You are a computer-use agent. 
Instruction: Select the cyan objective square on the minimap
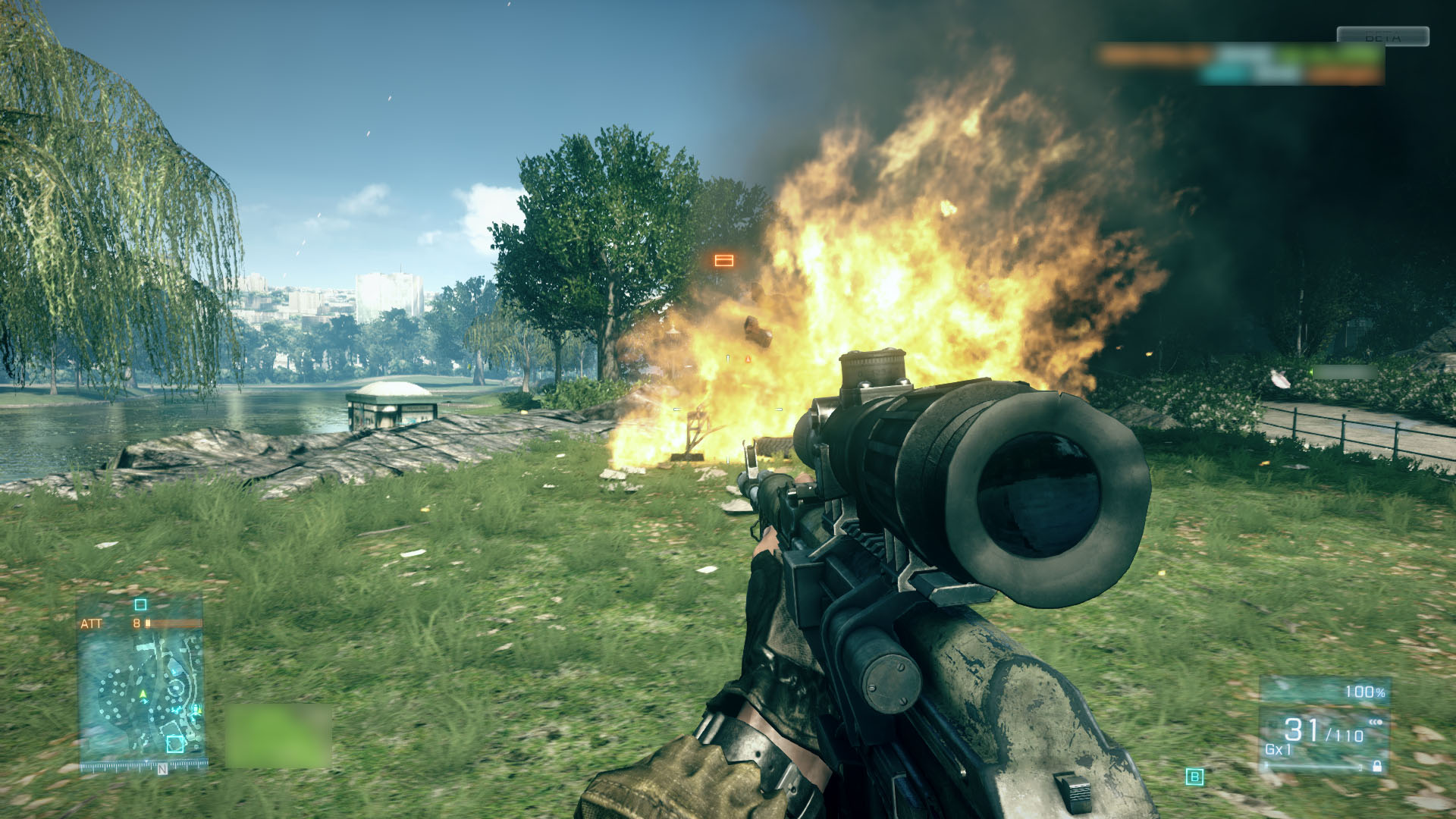175,744
